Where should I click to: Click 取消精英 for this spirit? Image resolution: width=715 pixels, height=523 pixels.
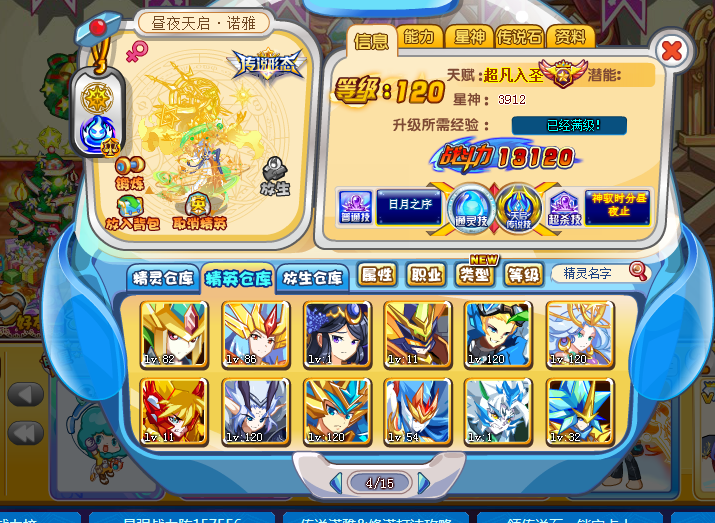[199, 216]
